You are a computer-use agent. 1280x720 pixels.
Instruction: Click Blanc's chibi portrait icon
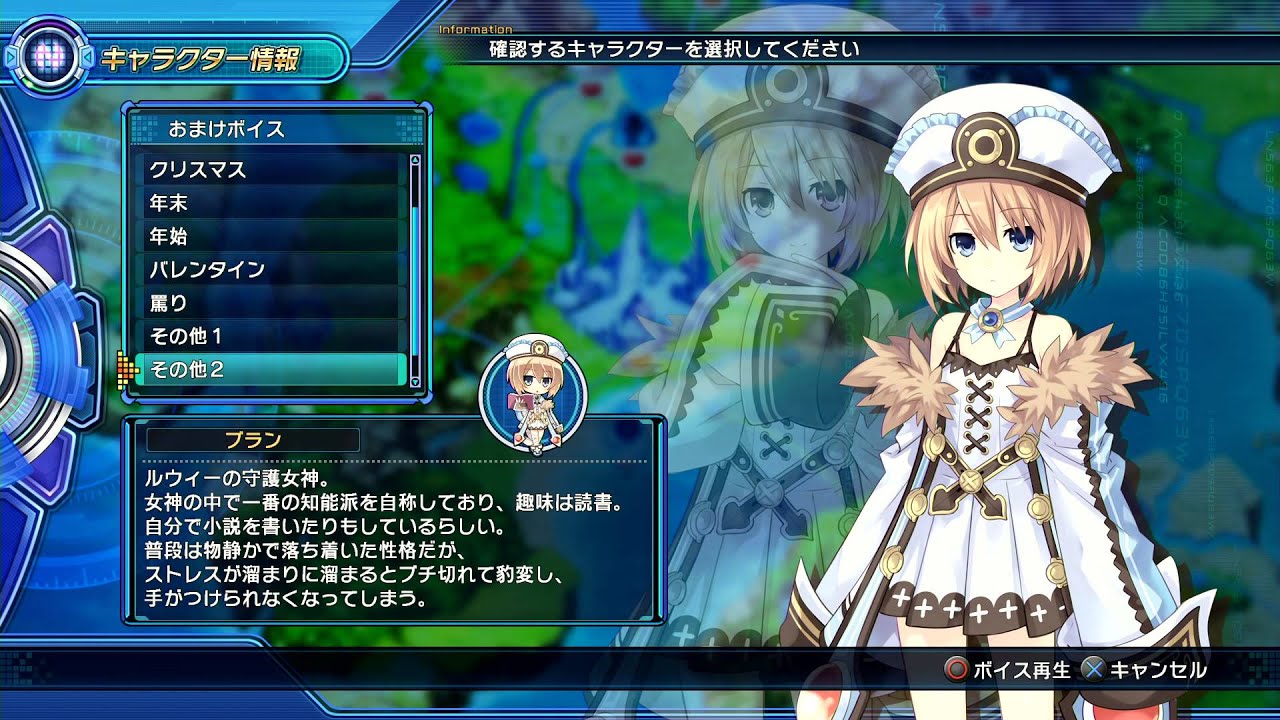click(533, 397)
